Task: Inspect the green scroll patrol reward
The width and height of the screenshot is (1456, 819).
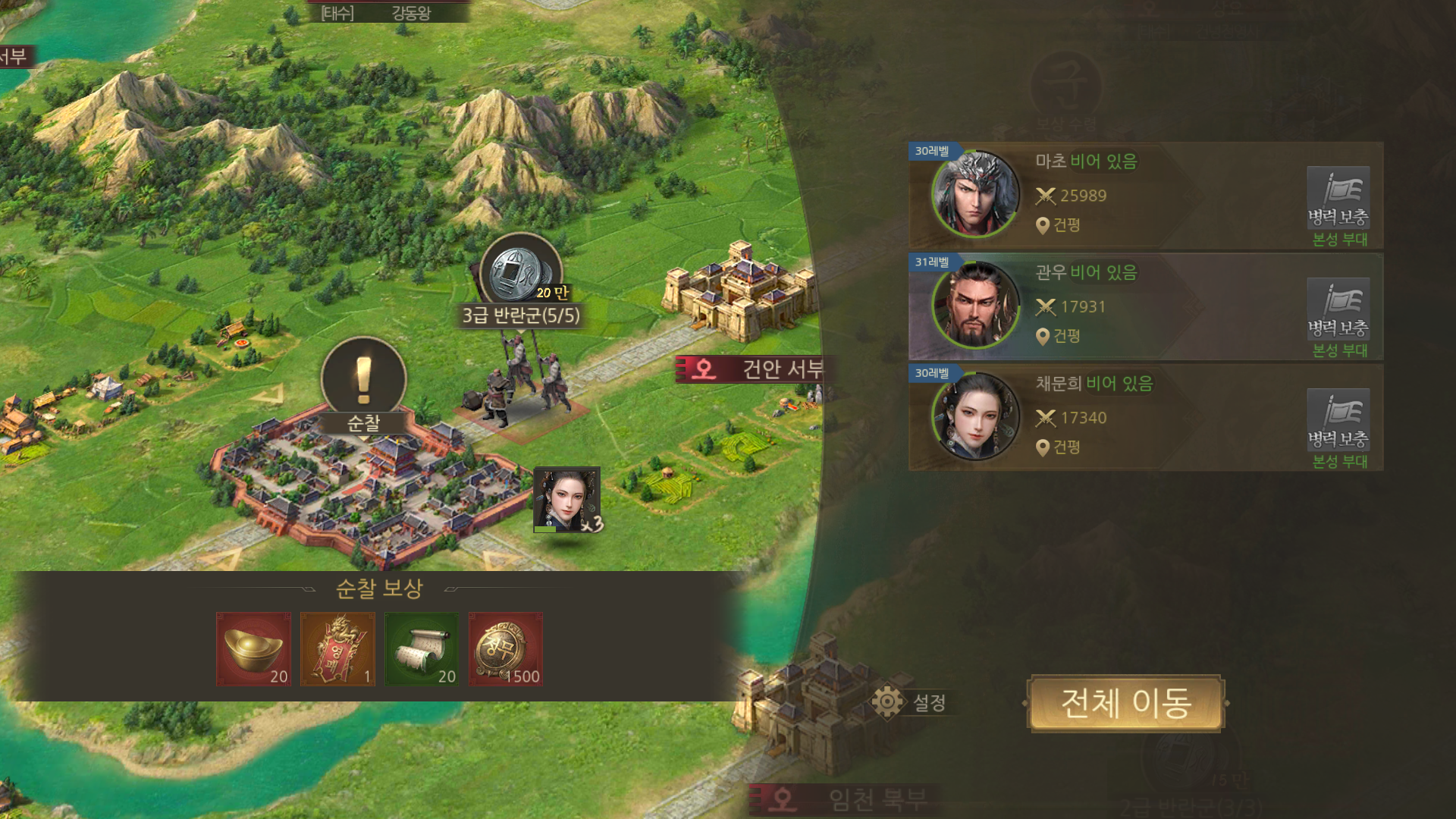Action: coord(422,649)
